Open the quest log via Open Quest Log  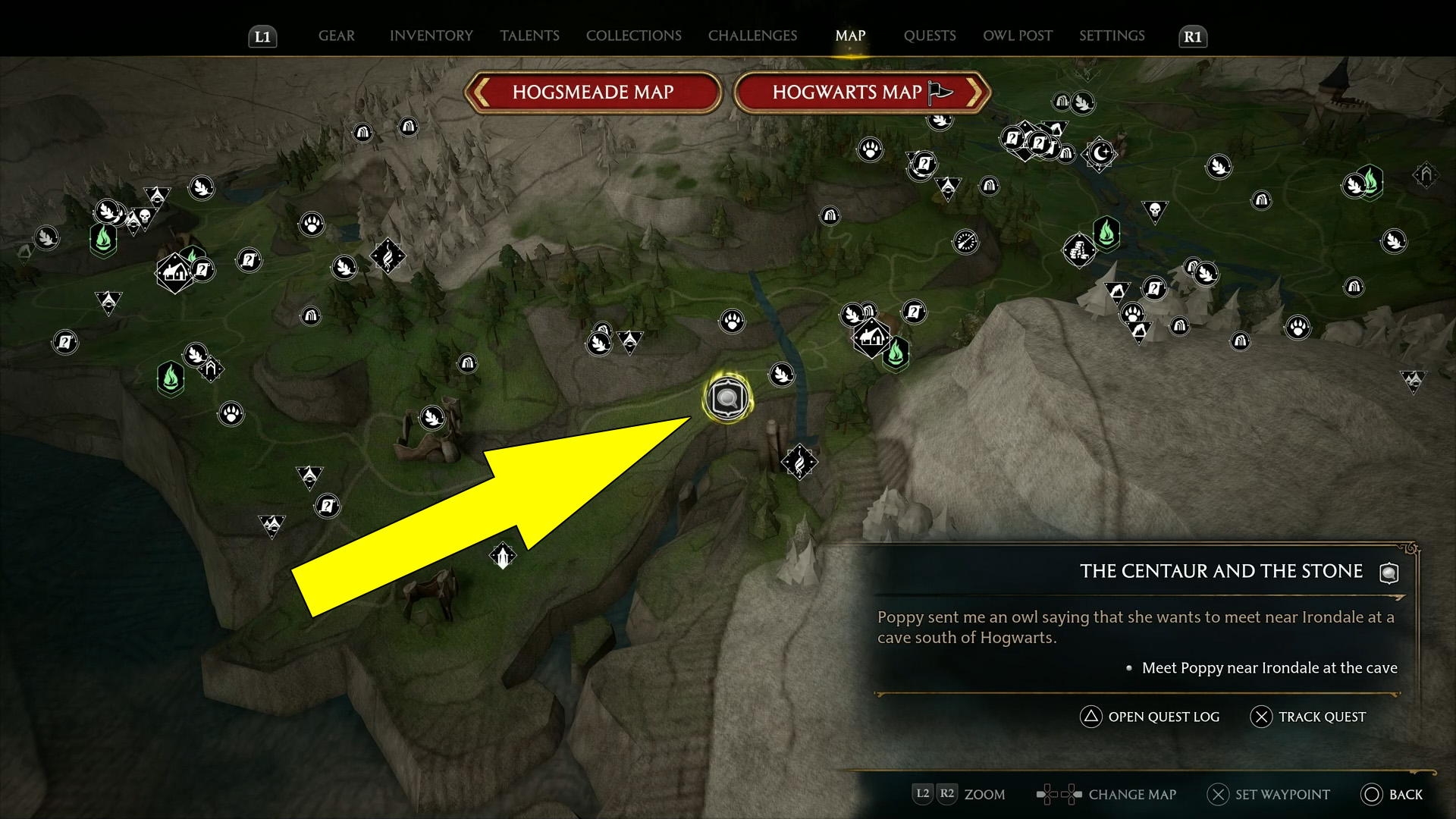point(1150,717)
